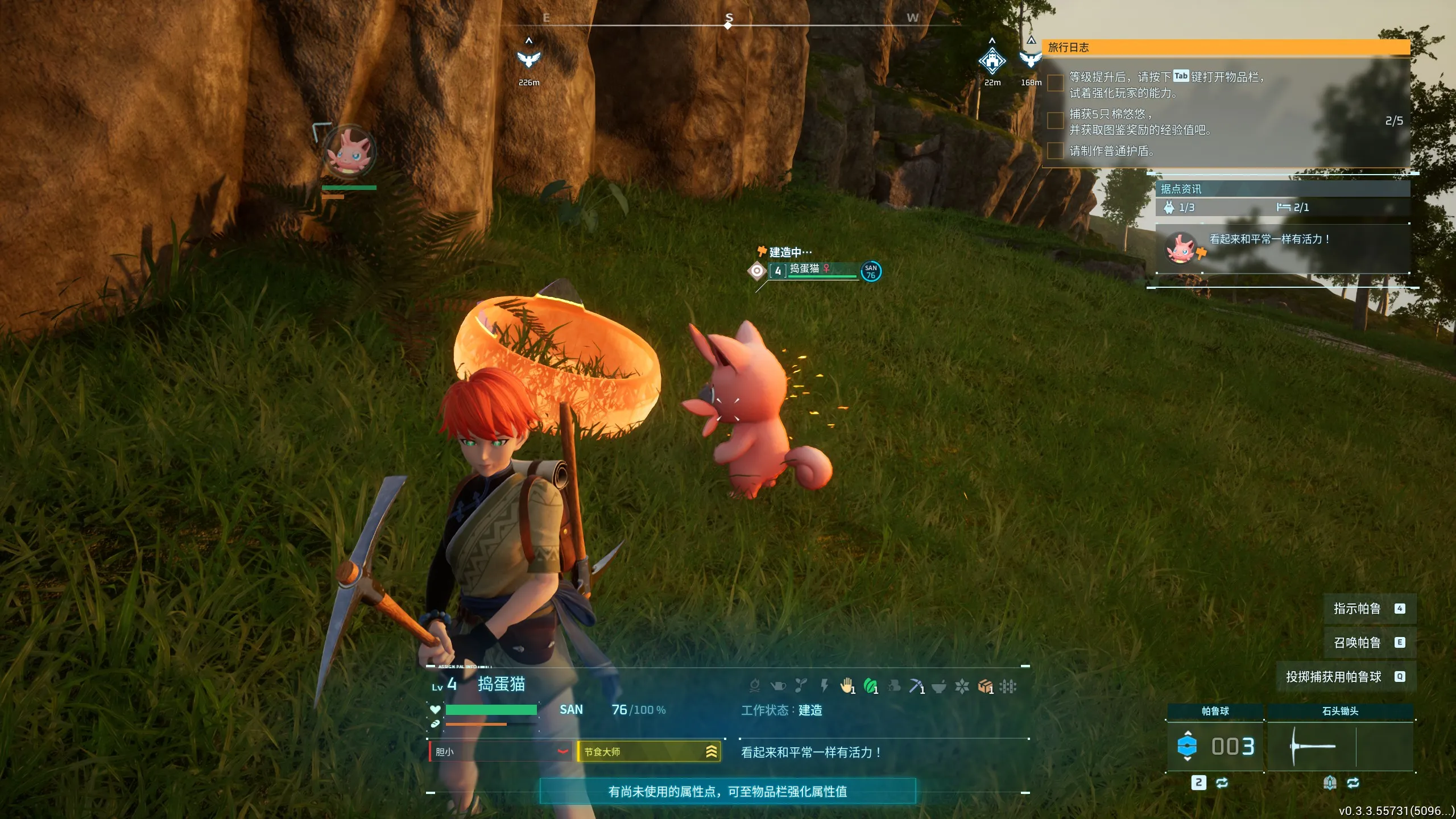The width and height of the screenshot is (1456, 819).
Task: Select the hand-shaped handiwork suitability icon
Action: pyautogui.click(x=847, y=686)
